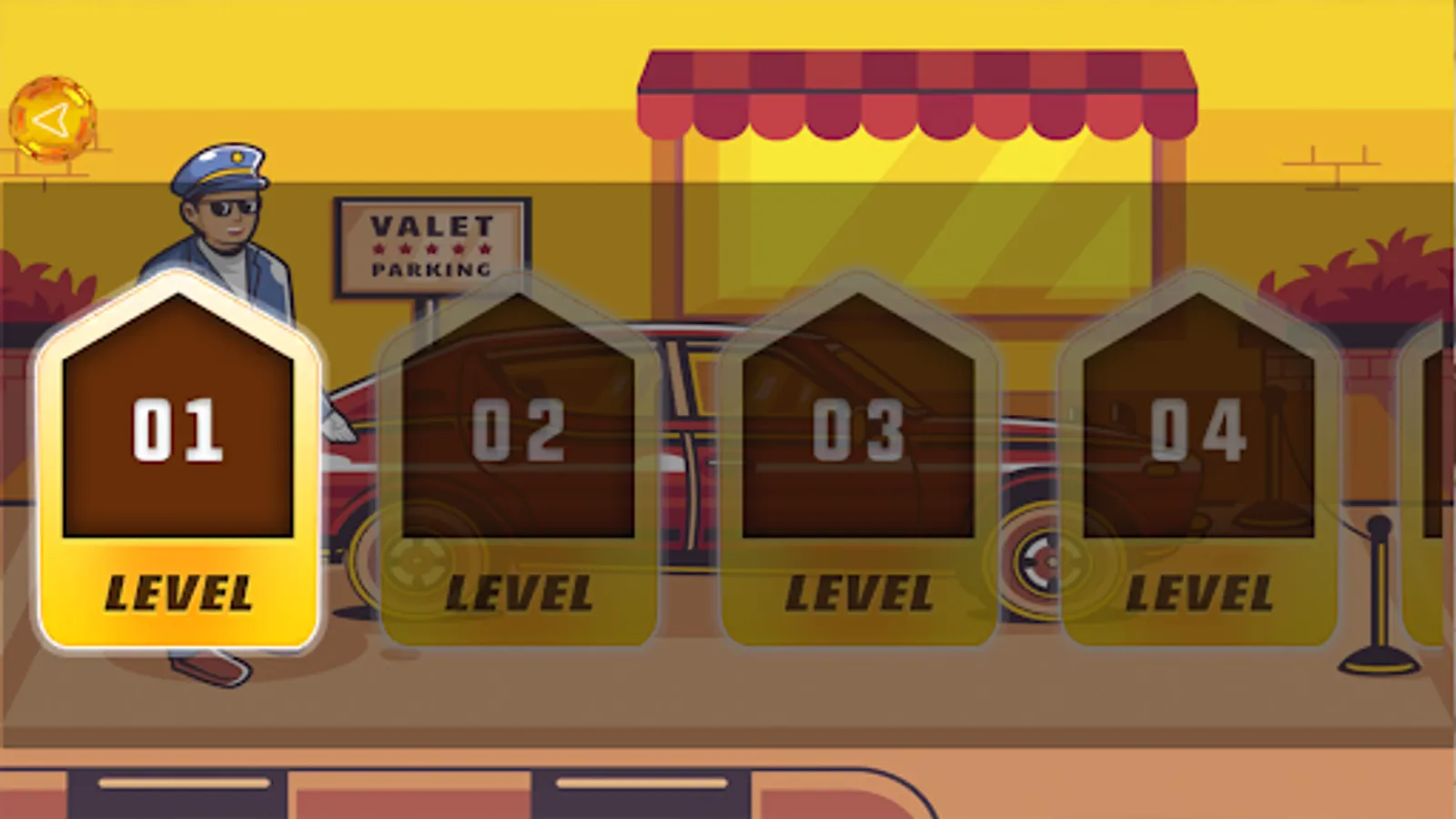The width and height of the screenshot is (1456, 819).
Task: Click the orange back arrow orb
Action: click(52, 119)
